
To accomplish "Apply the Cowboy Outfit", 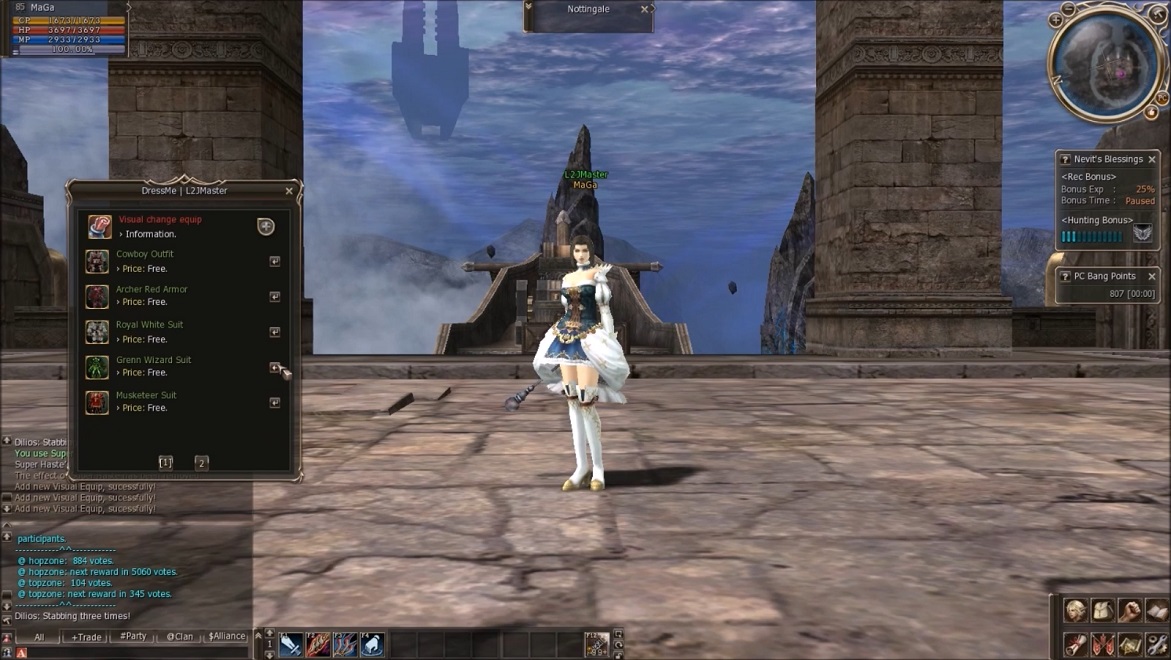I will pyautogui.click(x=274, y=261).
